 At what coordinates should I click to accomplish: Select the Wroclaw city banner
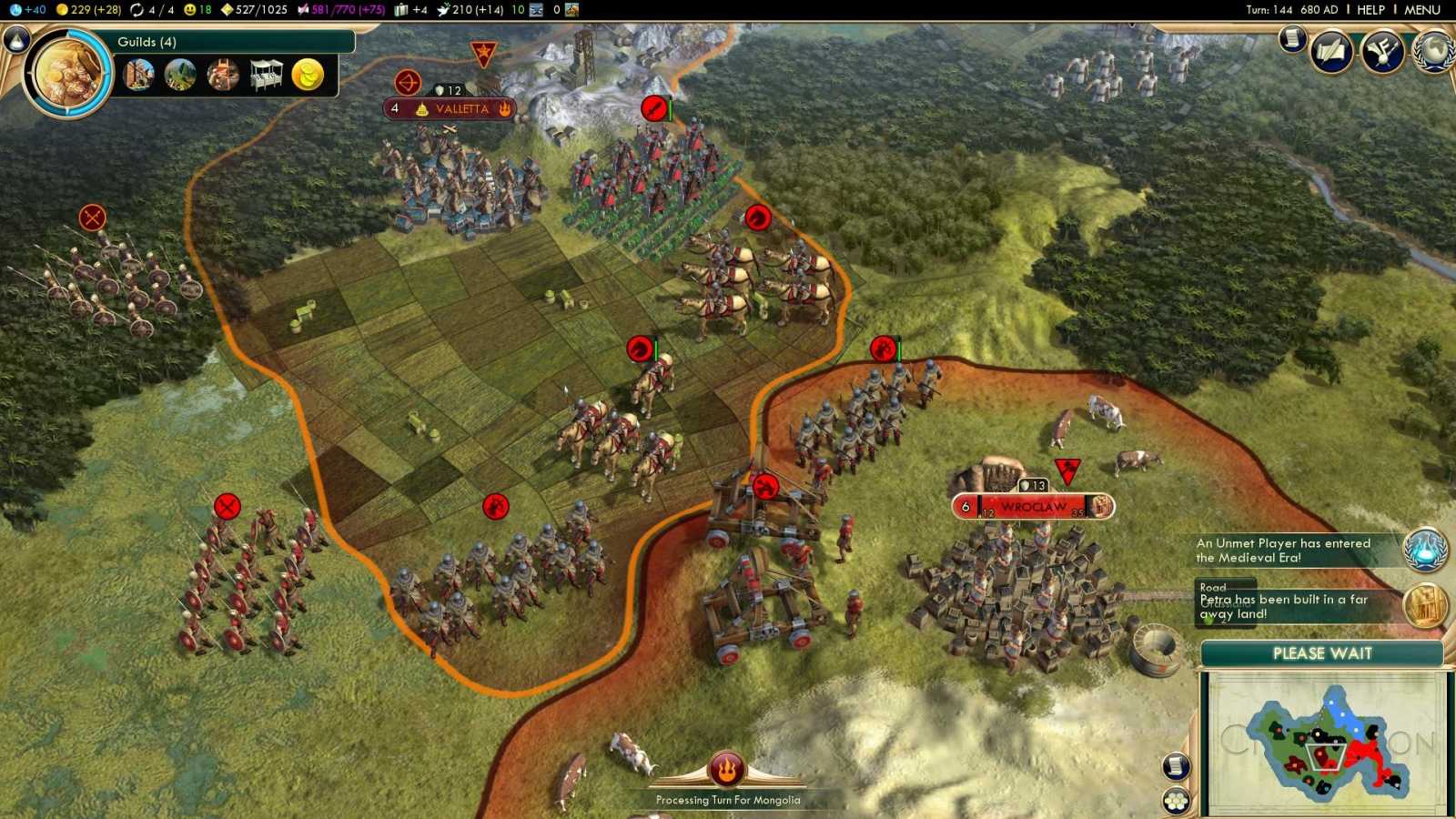[1033, 507]
